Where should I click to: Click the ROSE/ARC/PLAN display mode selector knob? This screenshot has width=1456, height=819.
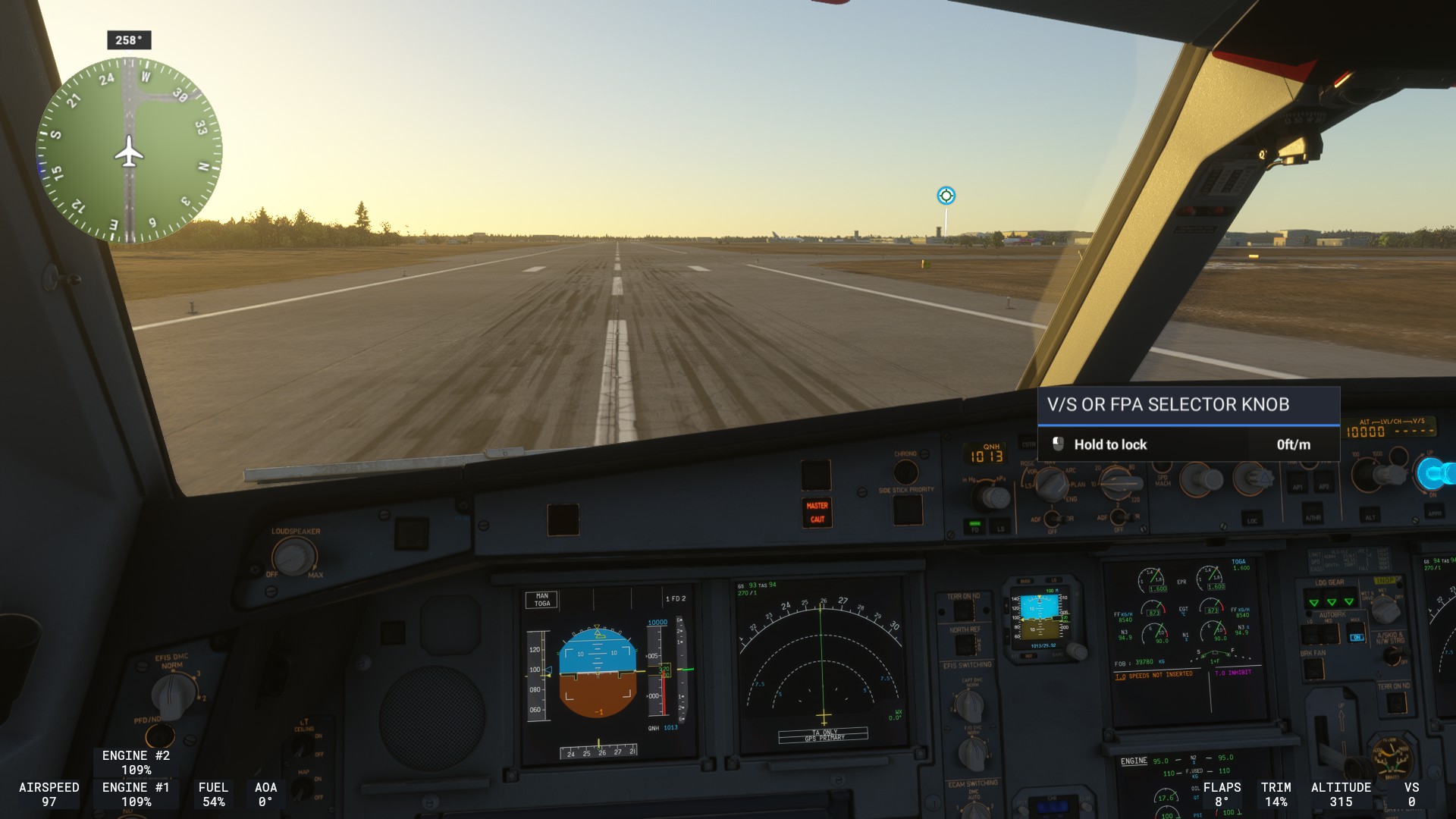tap(1051, 483)
